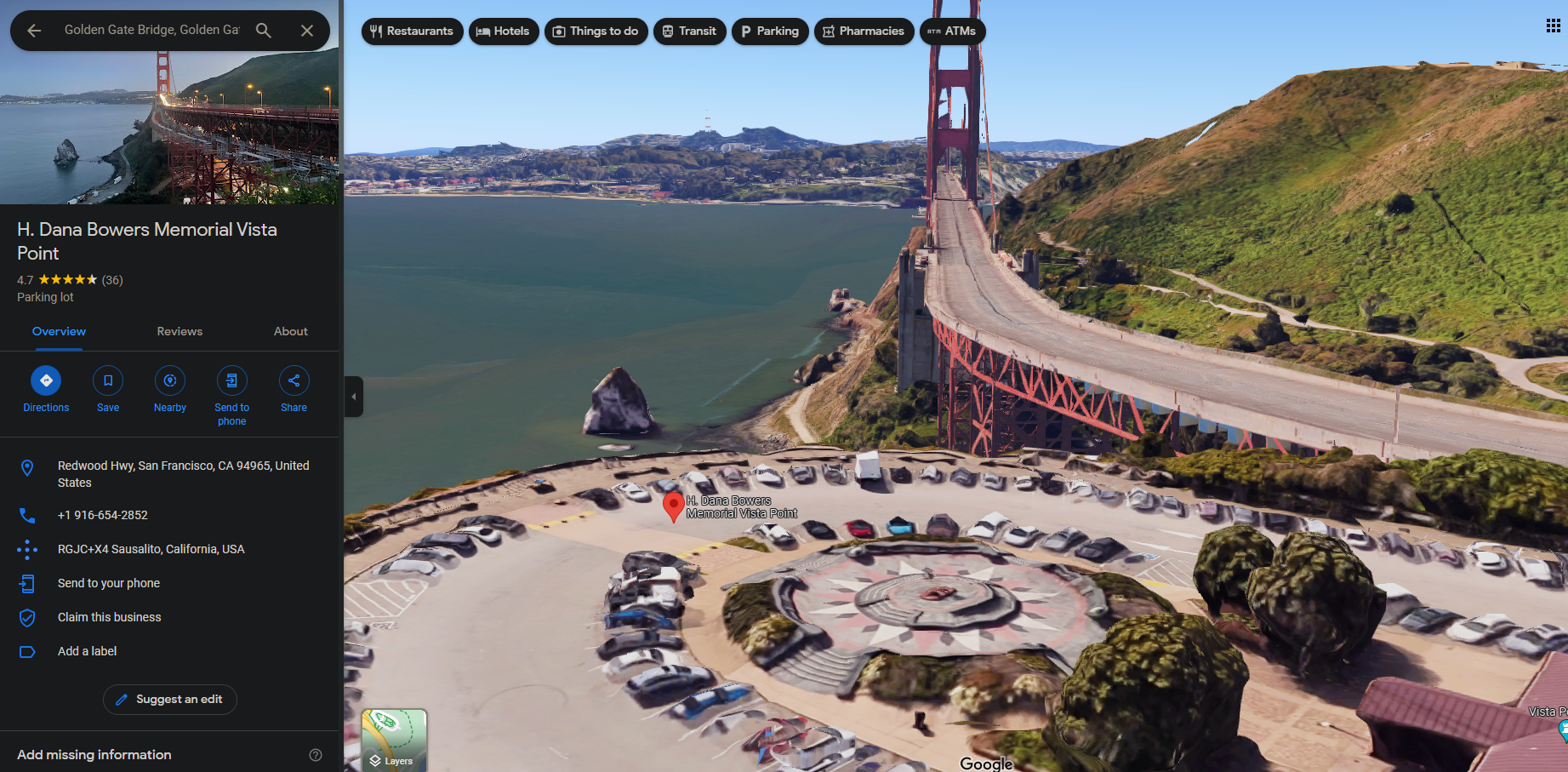1568x772 pixels.
Task: Show Transit options
Action: pyautogui.click(x=689, y=31)
